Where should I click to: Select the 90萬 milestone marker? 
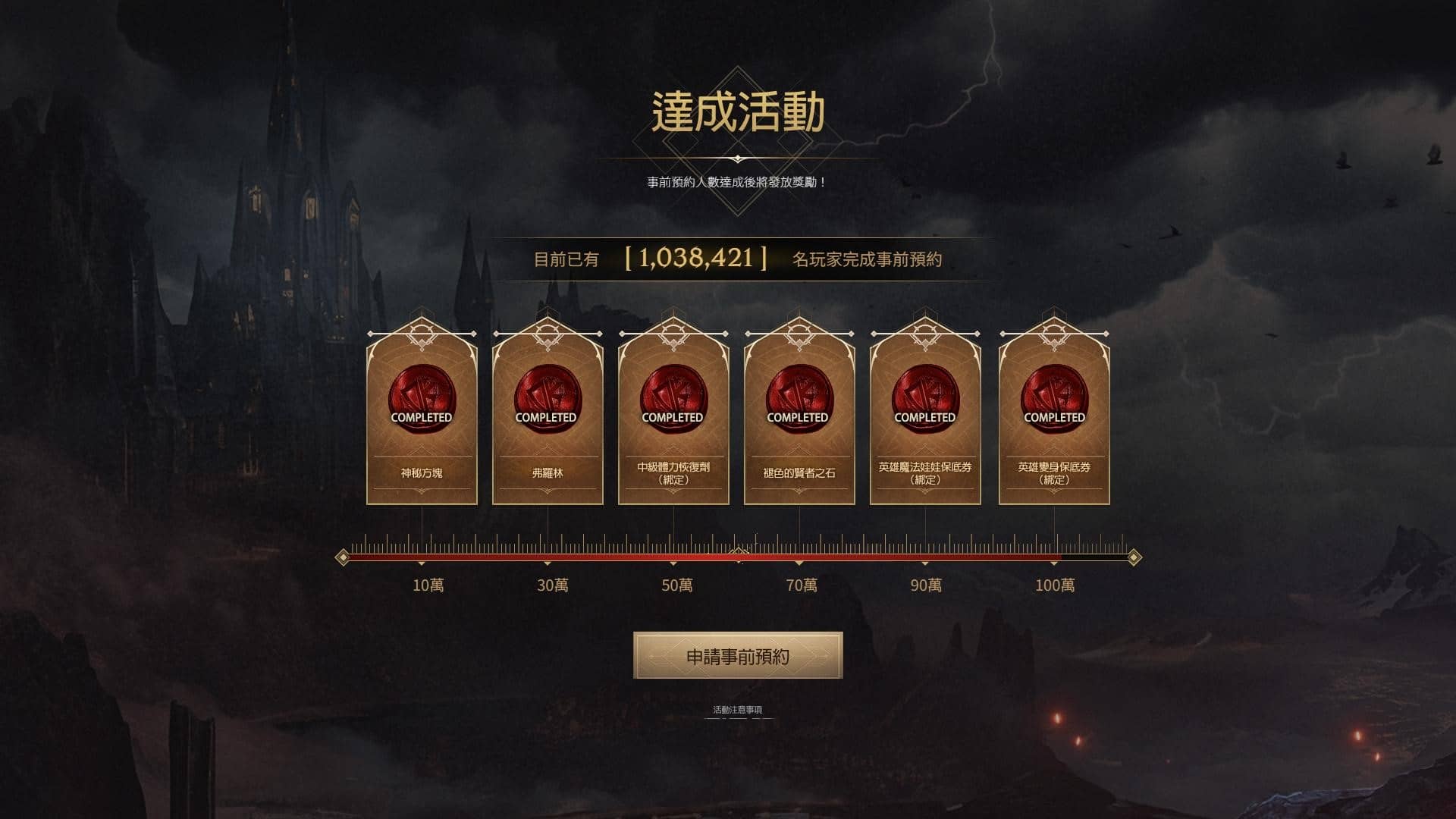click(925, 564)
